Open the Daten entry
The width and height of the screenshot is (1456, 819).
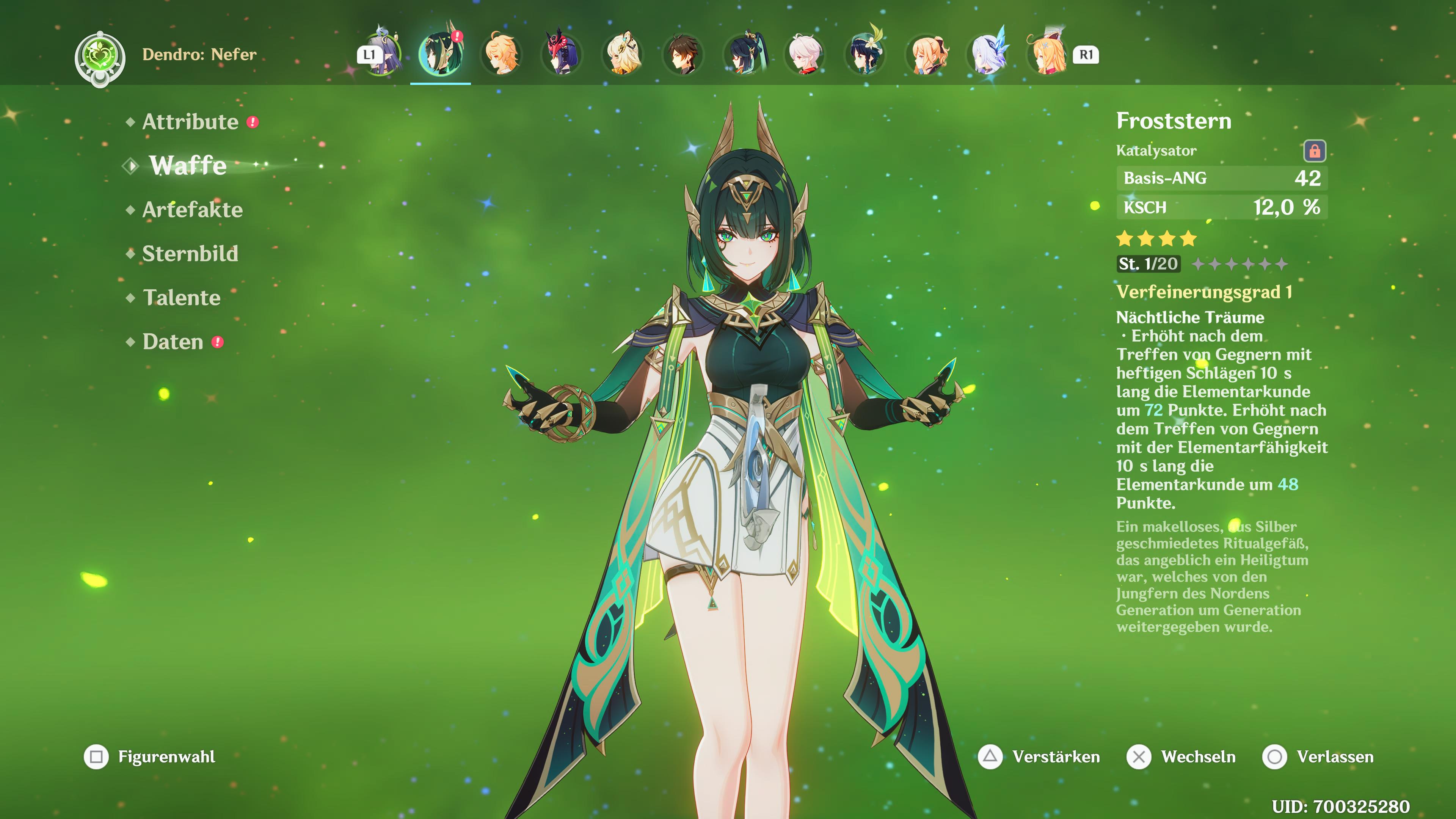point(173,342)
